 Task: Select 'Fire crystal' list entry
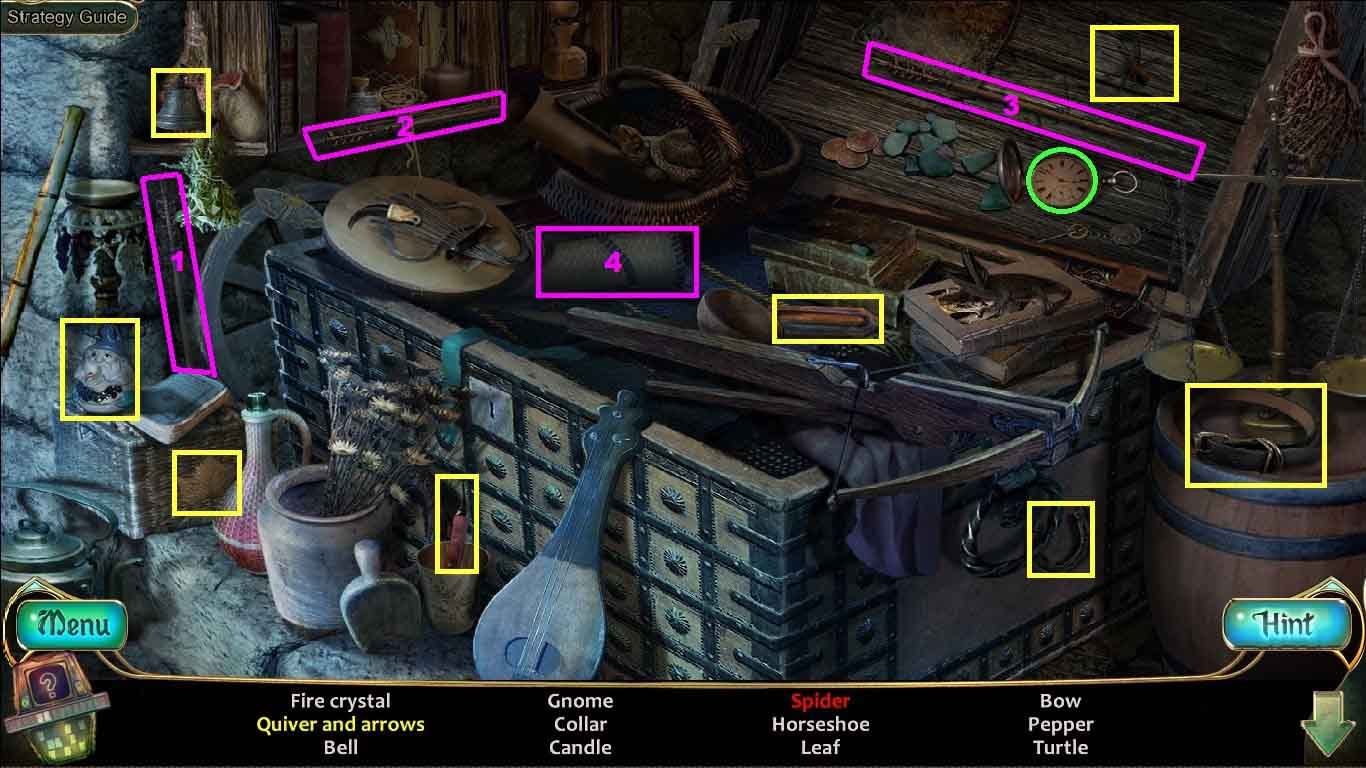pyautogui.click(x=340, y=701)
